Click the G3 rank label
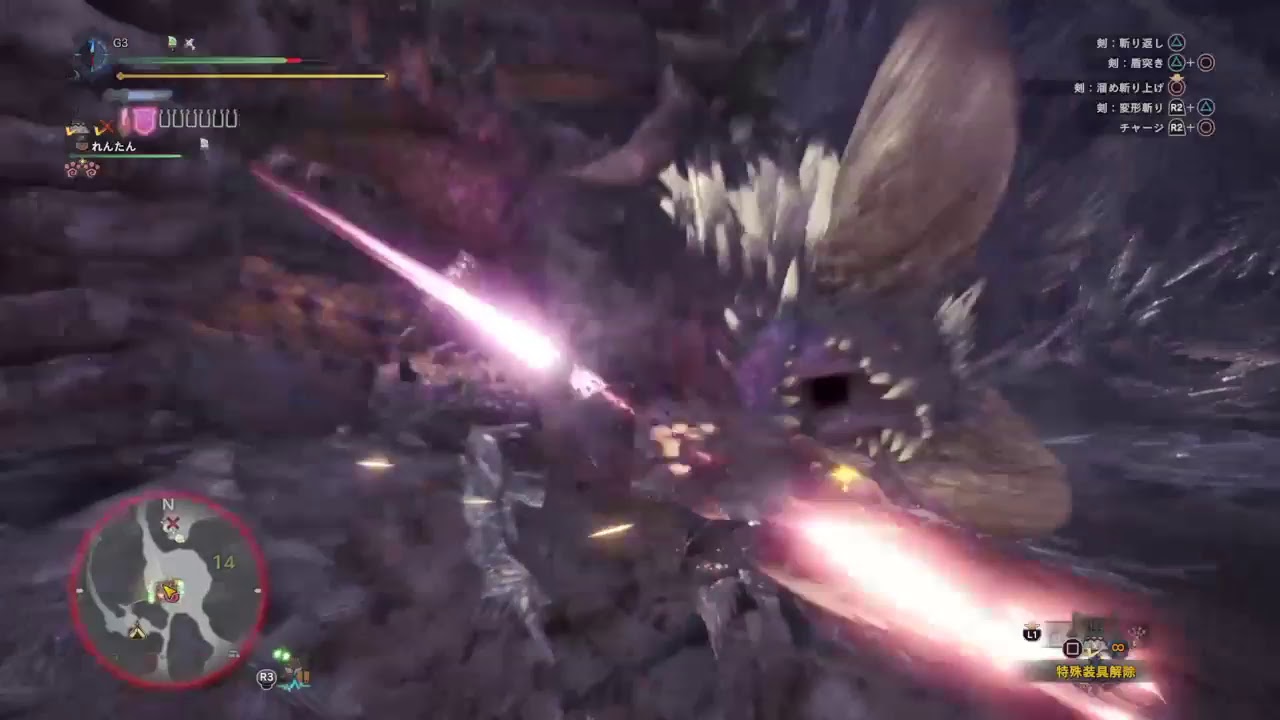This screenshot has width=1280, height=720. click(121, 43)
